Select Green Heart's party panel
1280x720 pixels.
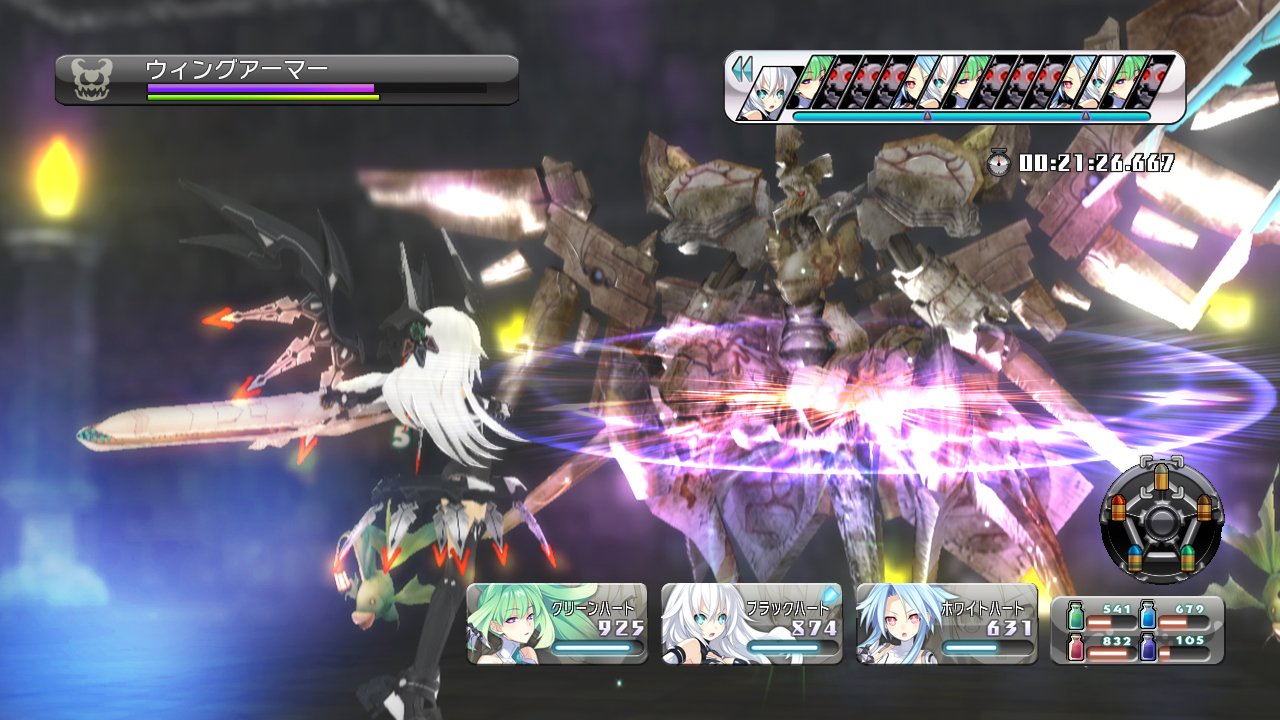click(556, 625)
